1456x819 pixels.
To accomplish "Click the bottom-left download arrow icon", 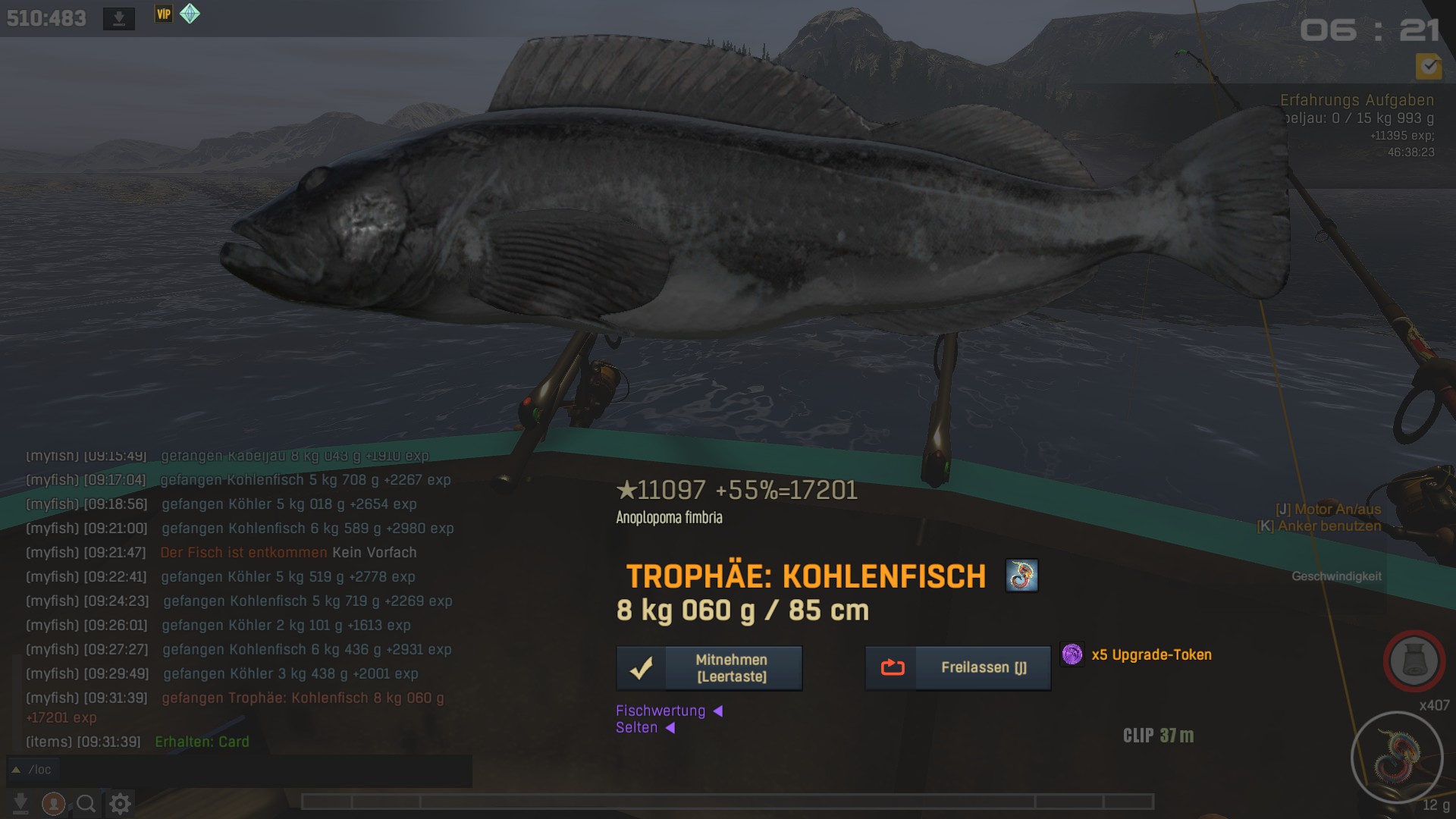I will [x=20, y=803].
